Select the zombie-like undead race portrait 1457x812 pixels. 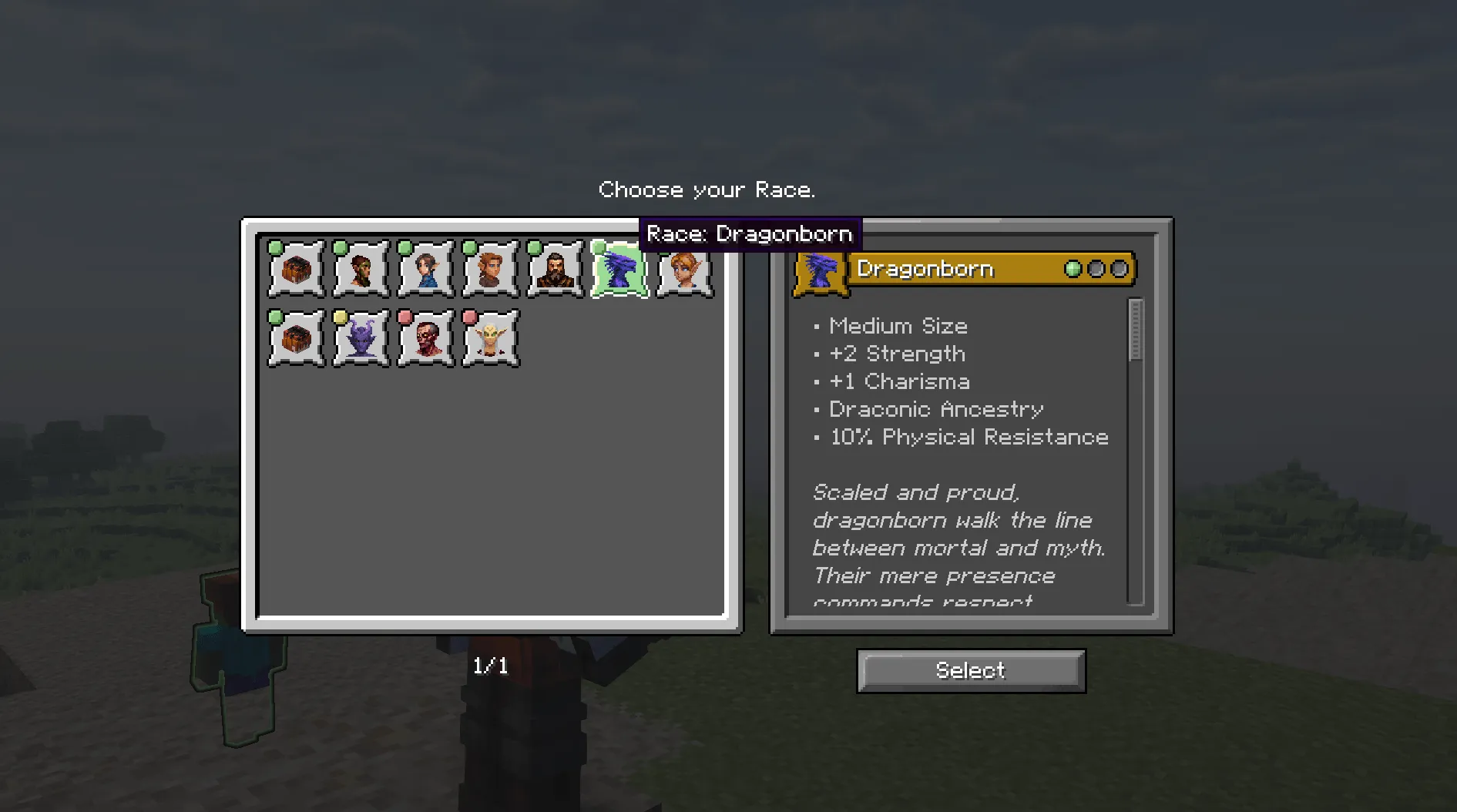(x=425, y=337)
